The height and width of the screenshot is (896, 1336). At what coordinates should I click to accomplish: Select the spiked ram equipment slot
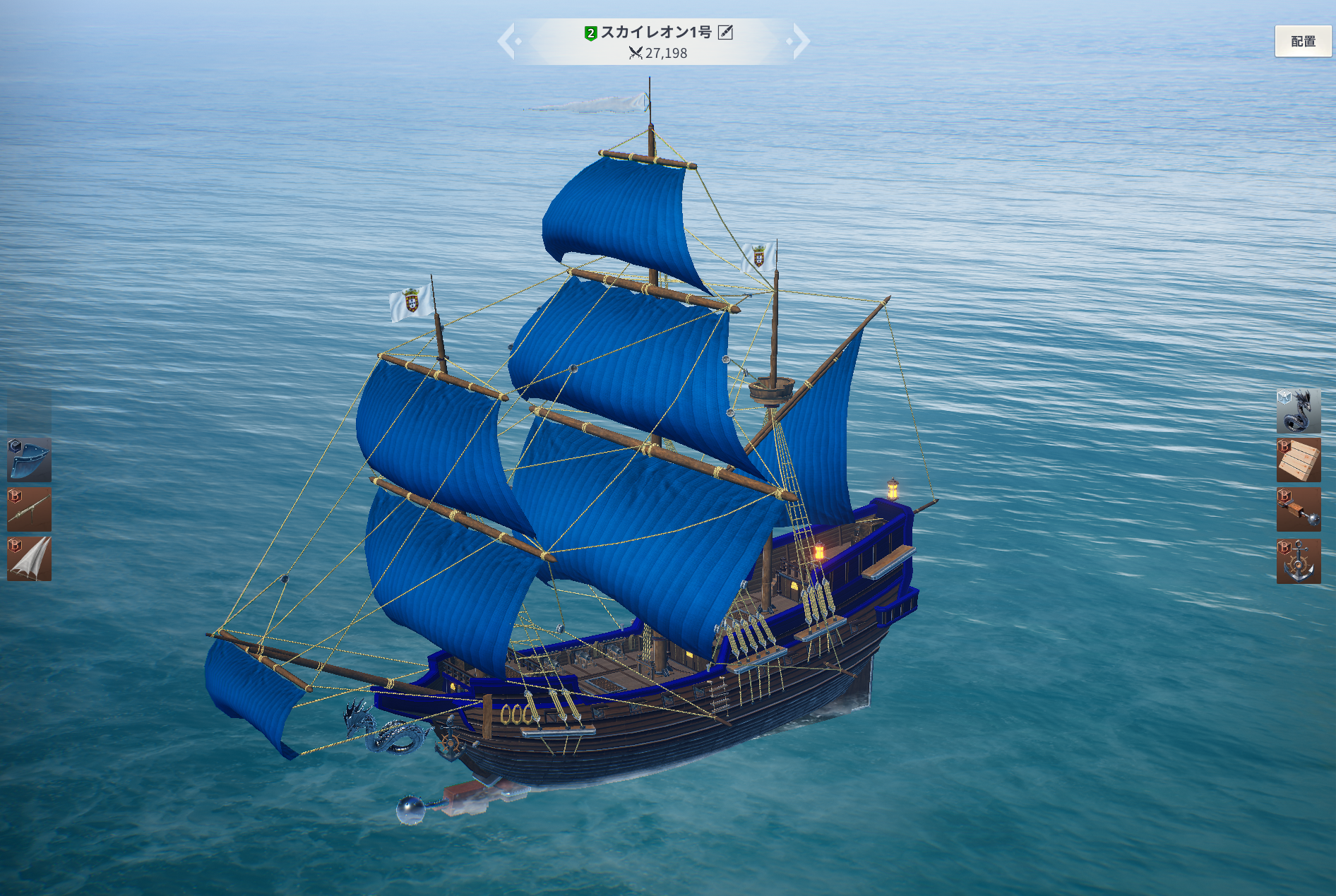[1298, 510]
